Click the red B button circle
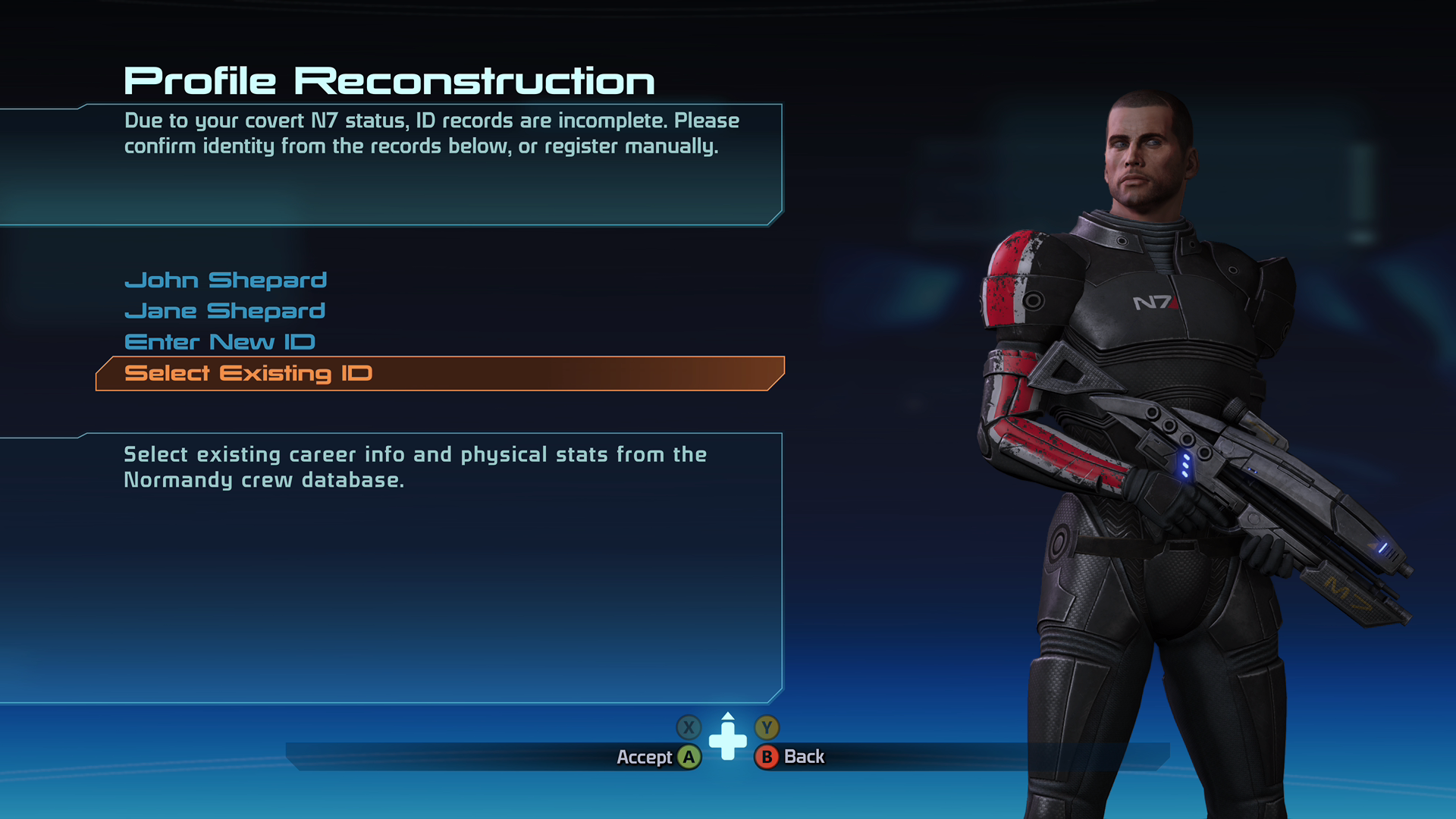The image size is (1456, 819). point(767,756)
